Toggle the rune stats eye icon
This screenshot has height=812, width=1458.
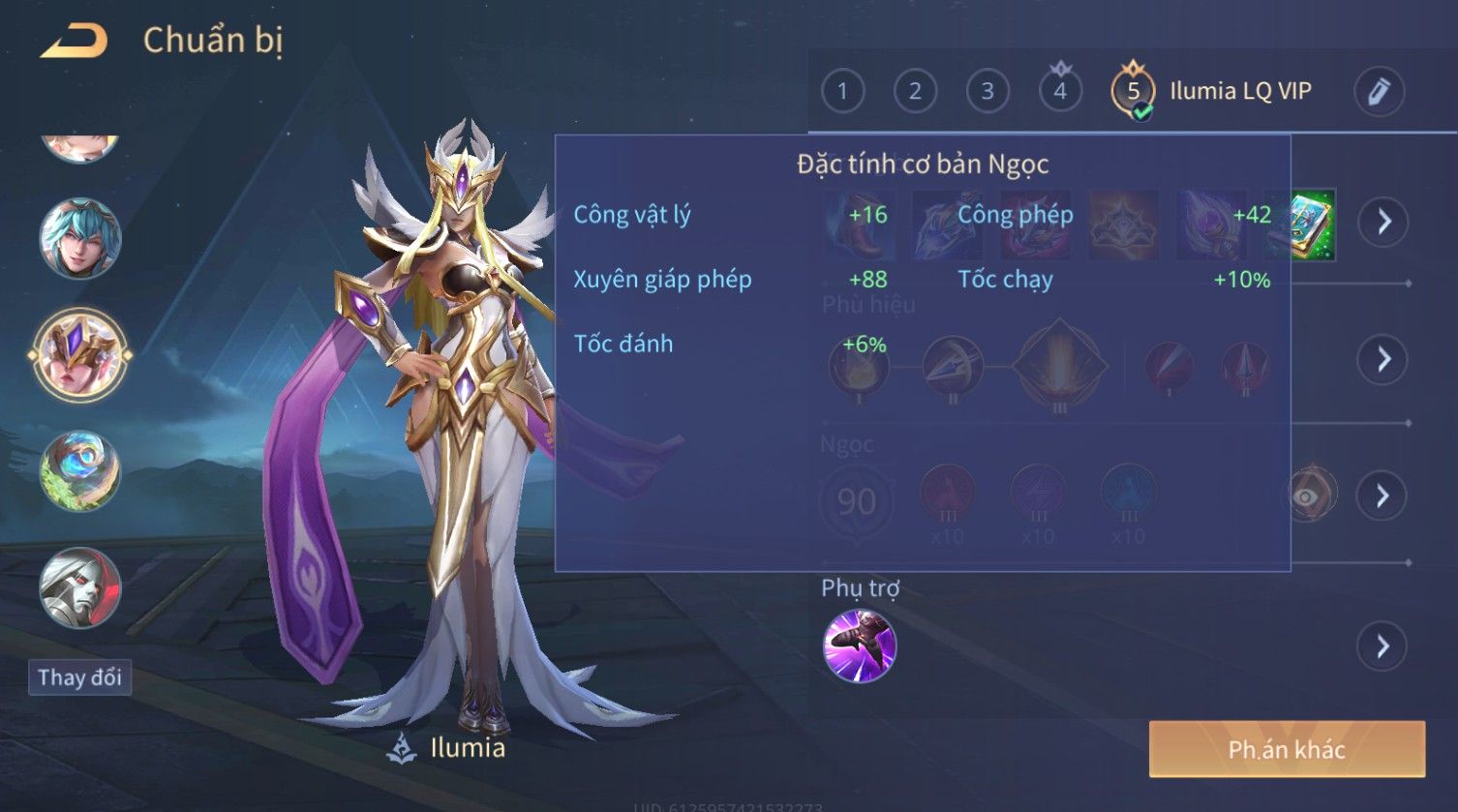(1309, 496)
